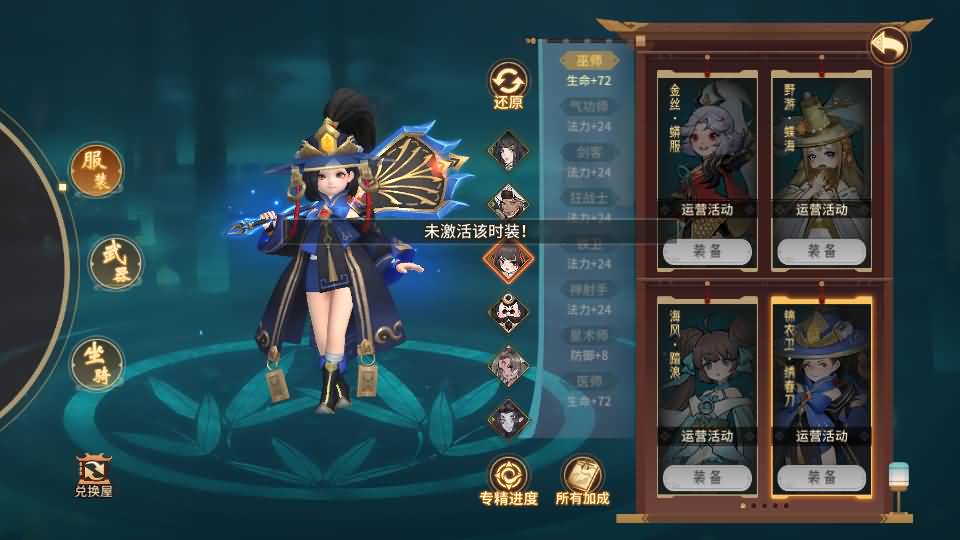Select the 金丝·蟒服 outfit card portrait
The image size is (960, 540).
(x=707, y=140)
